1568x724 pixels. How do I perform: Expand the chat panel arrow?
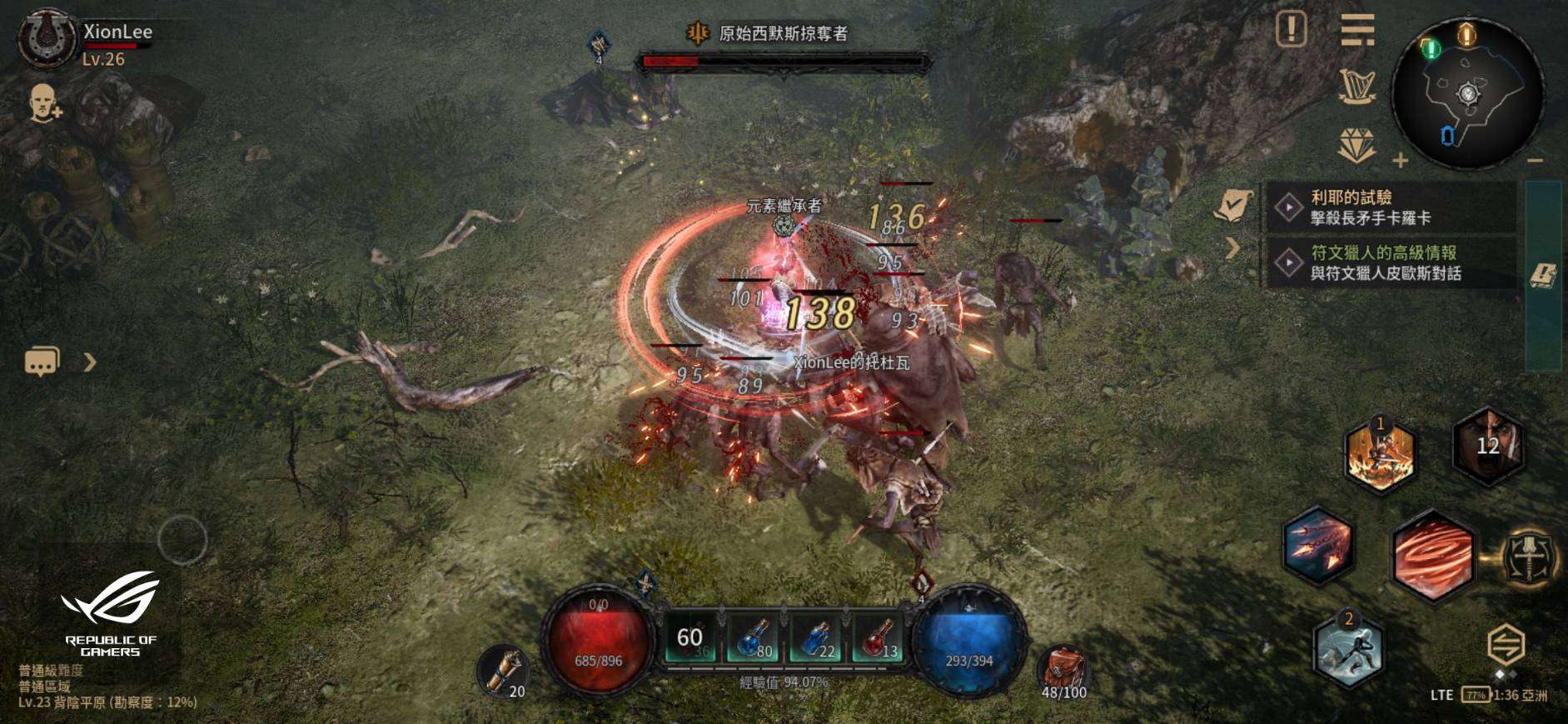click(90, 362)
